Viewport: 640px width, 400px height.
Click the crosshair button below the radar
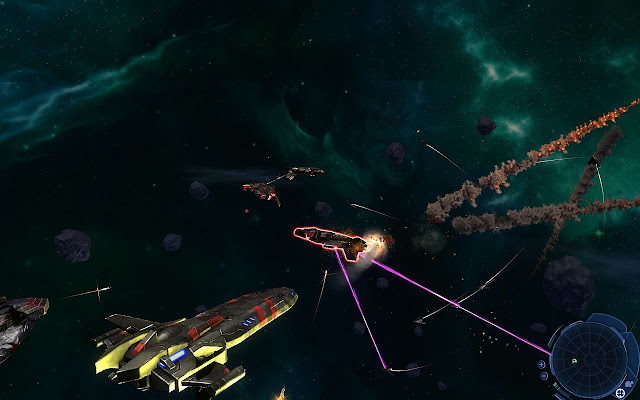pos(620,392)
